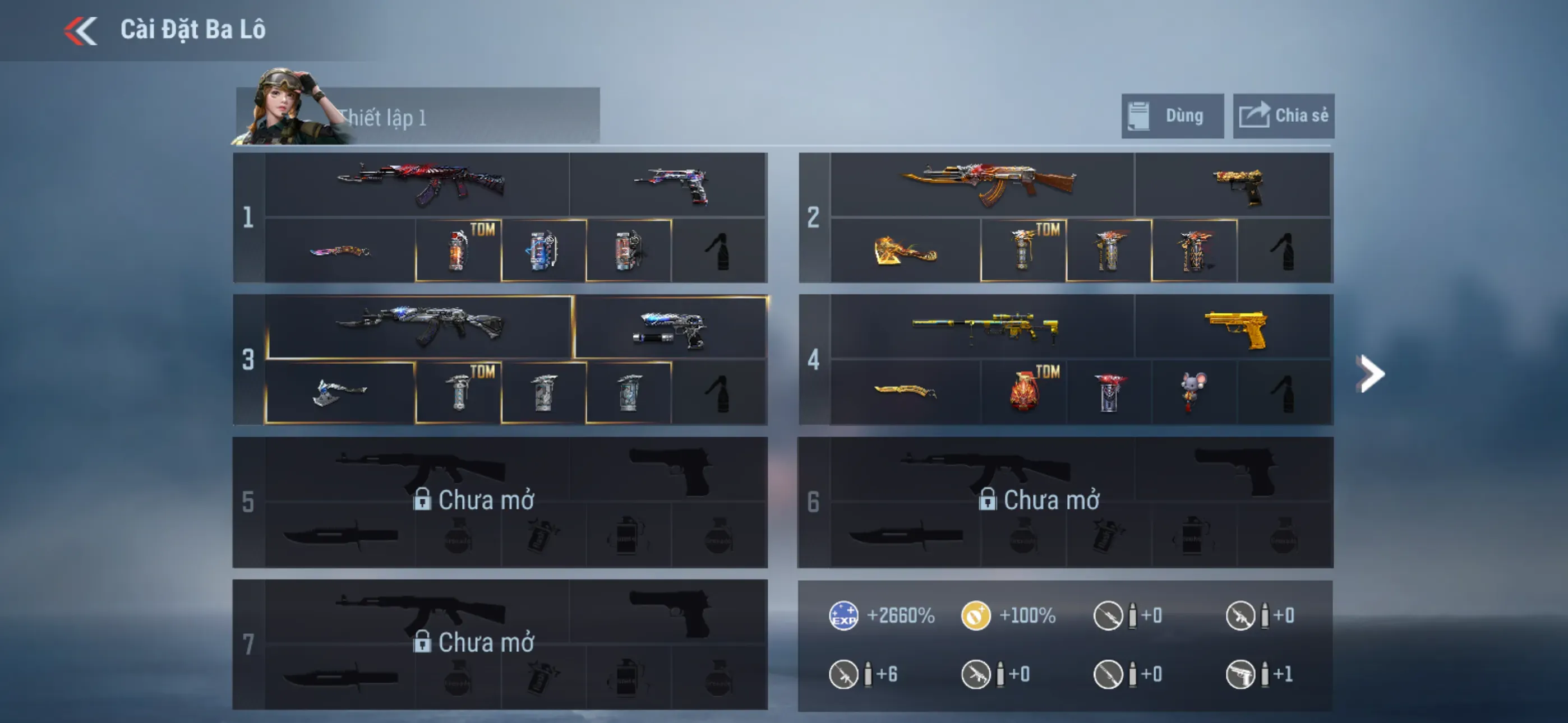The image size is (1568, 723).
Task: Choose the silver axe in backpack 3
Action: (340, 392)
